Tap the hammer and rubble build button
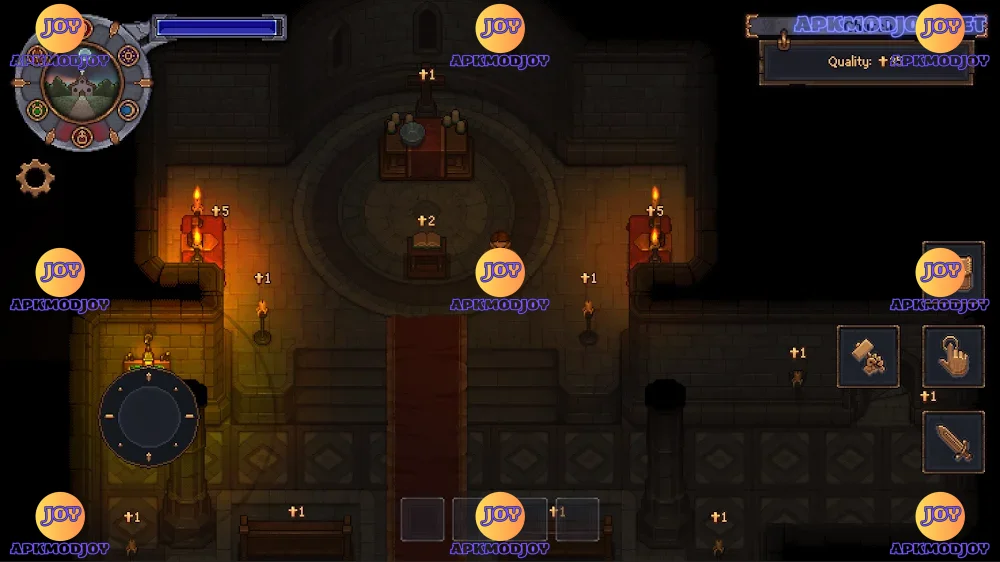The height and width of the screenshot is (562, 1000). tap(867, 357)
